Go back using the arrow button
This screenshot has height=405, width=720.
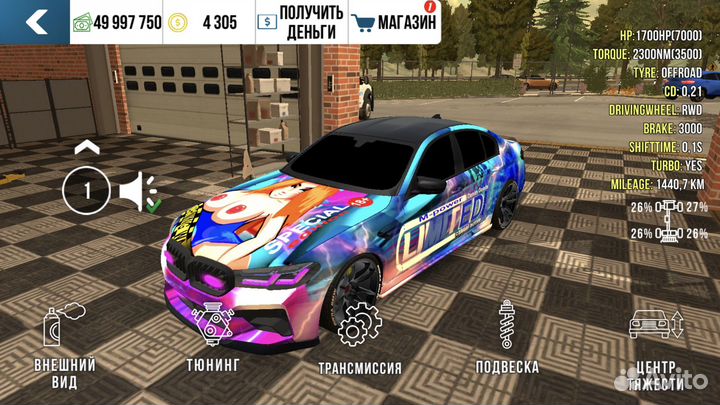click(x=35, y=21)
